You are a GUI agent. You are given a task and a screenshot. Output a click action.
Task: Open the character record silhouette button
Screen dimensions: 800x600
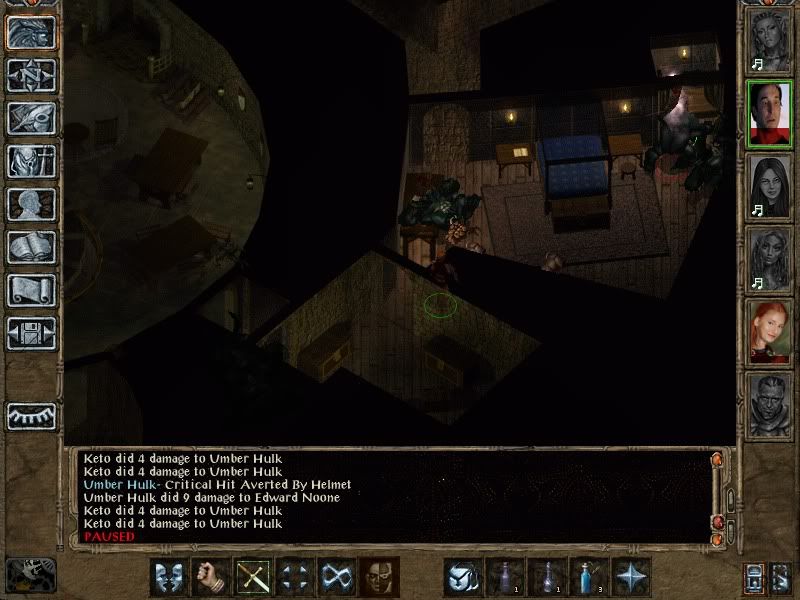pos(31,204)
